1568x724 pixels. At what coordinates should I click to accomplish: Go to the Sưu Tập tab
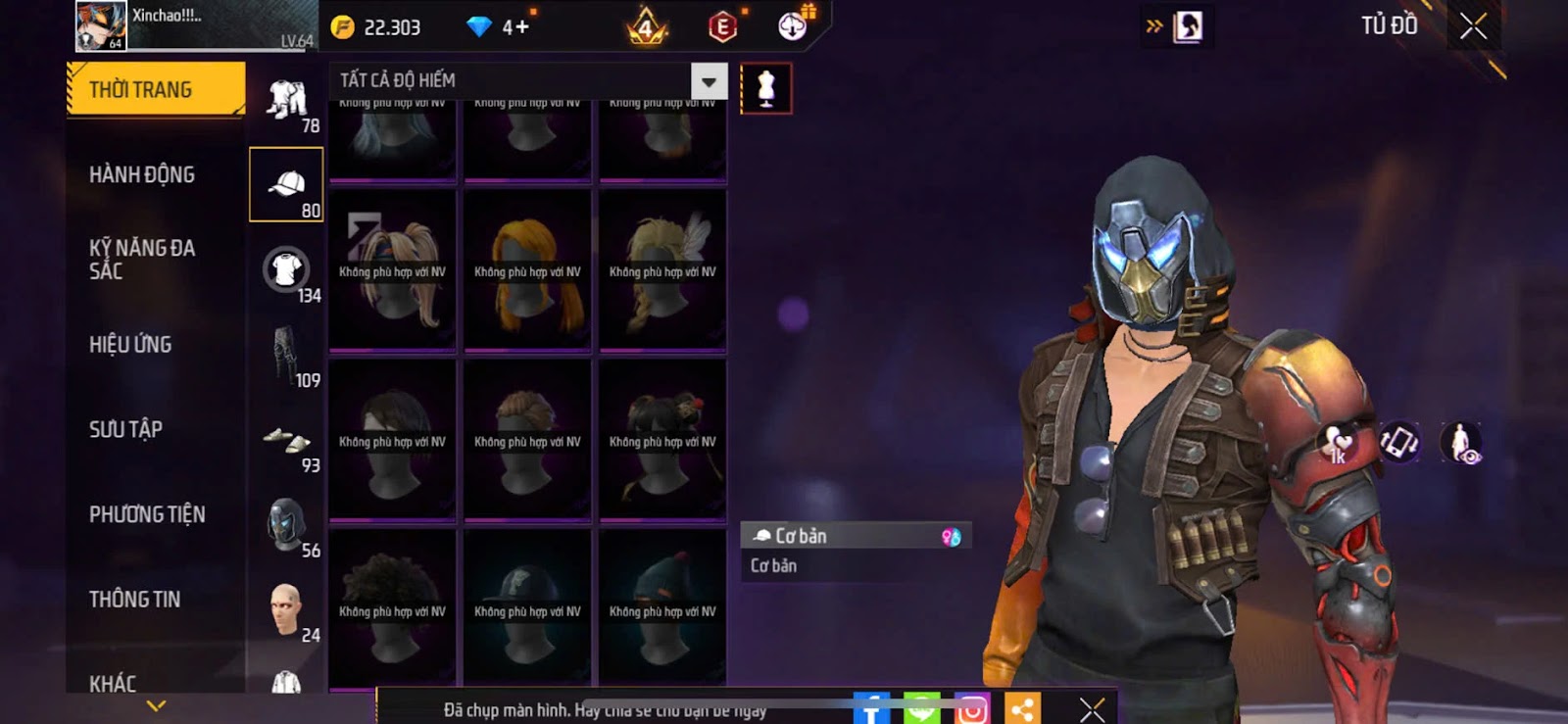click(125, 429)
